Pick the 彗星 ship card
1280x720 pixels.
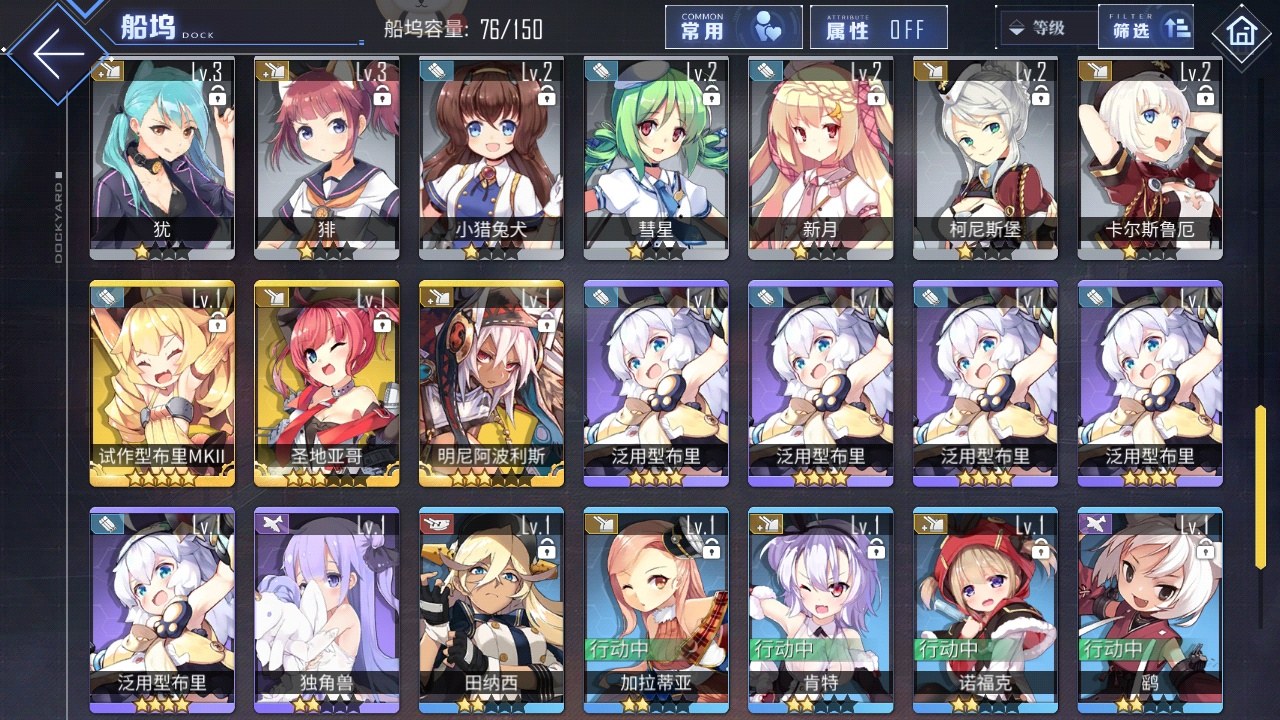[x=655, y=155]
